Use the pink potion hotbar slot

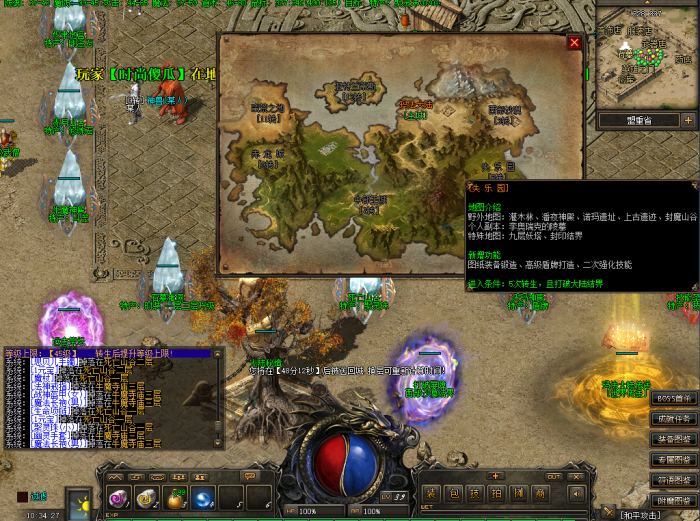click(x=118, y=498)
